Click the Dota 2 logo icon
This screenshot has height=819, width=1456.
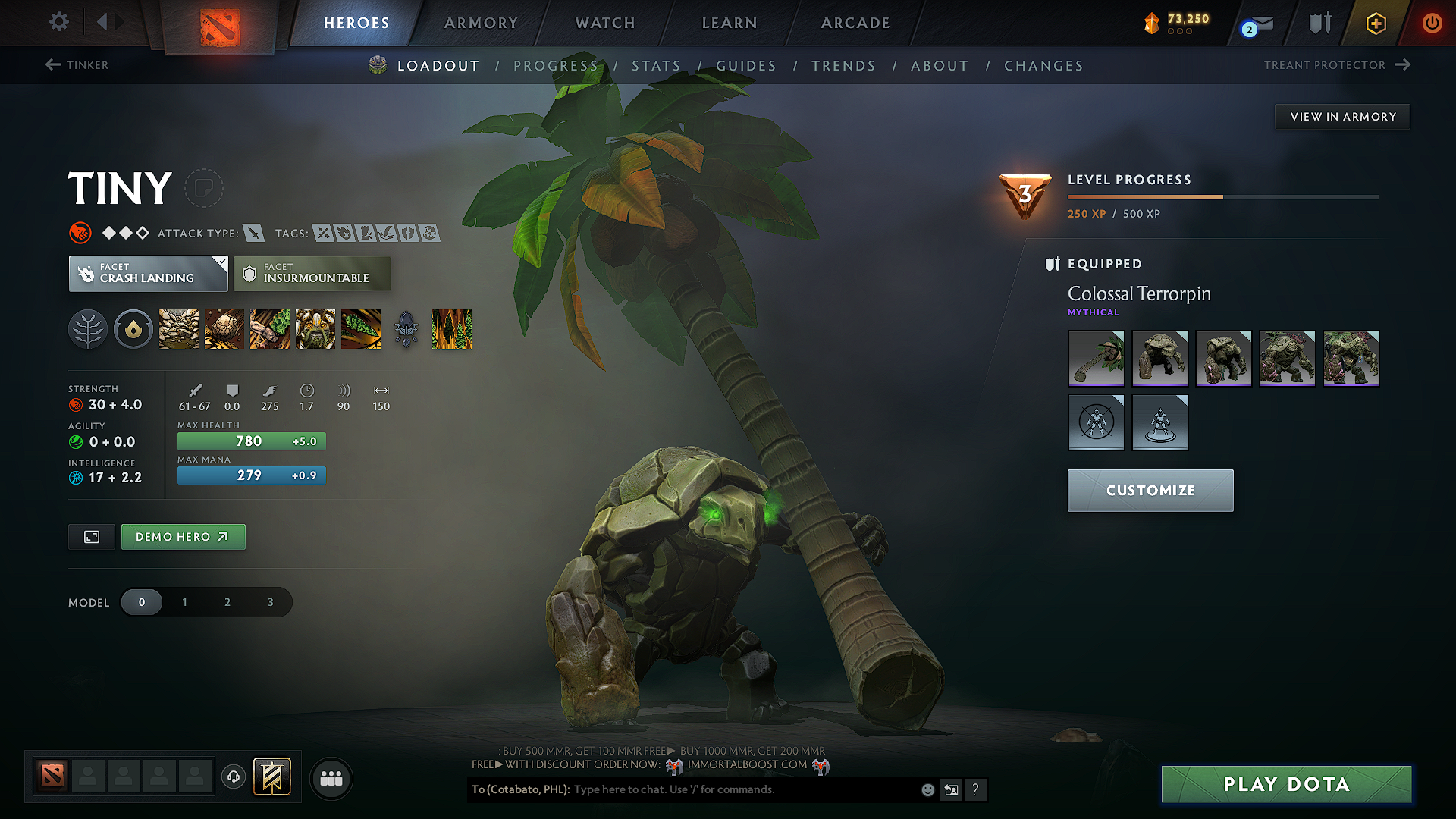click(217, 23)
